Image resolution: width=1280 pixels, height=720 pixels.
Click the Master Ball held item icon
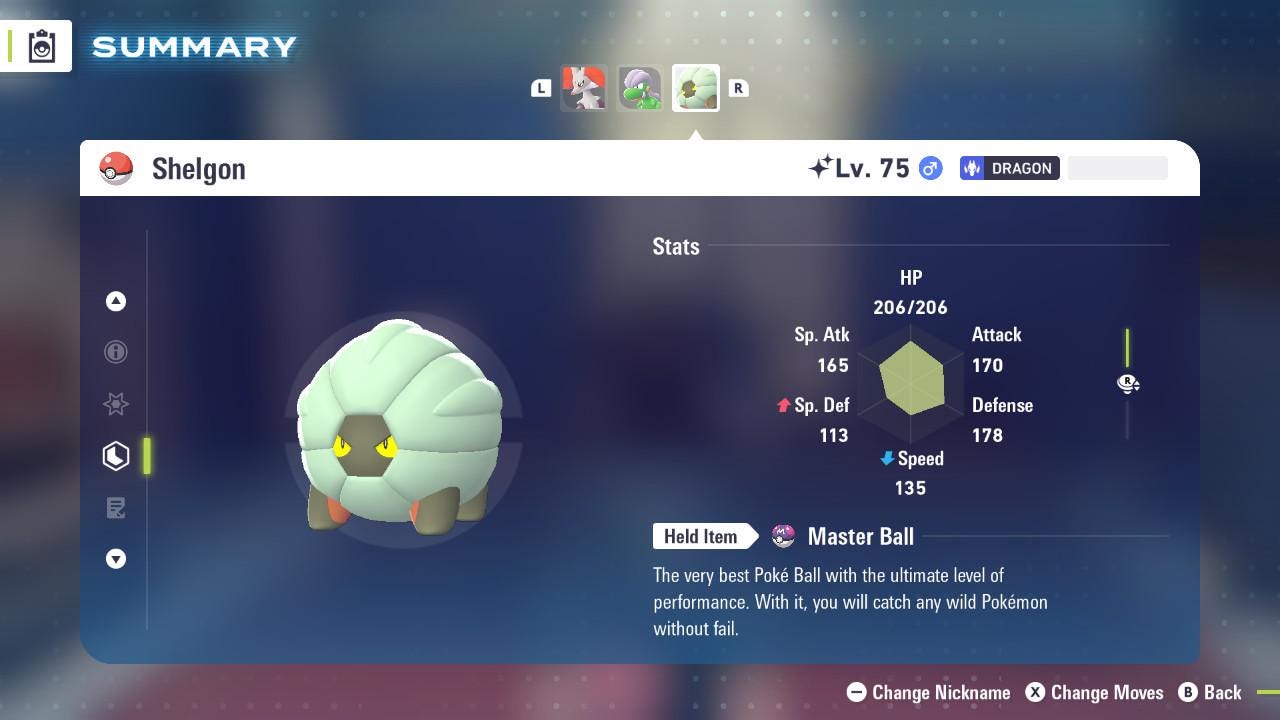pyautogui.click(x=786, y=536)
